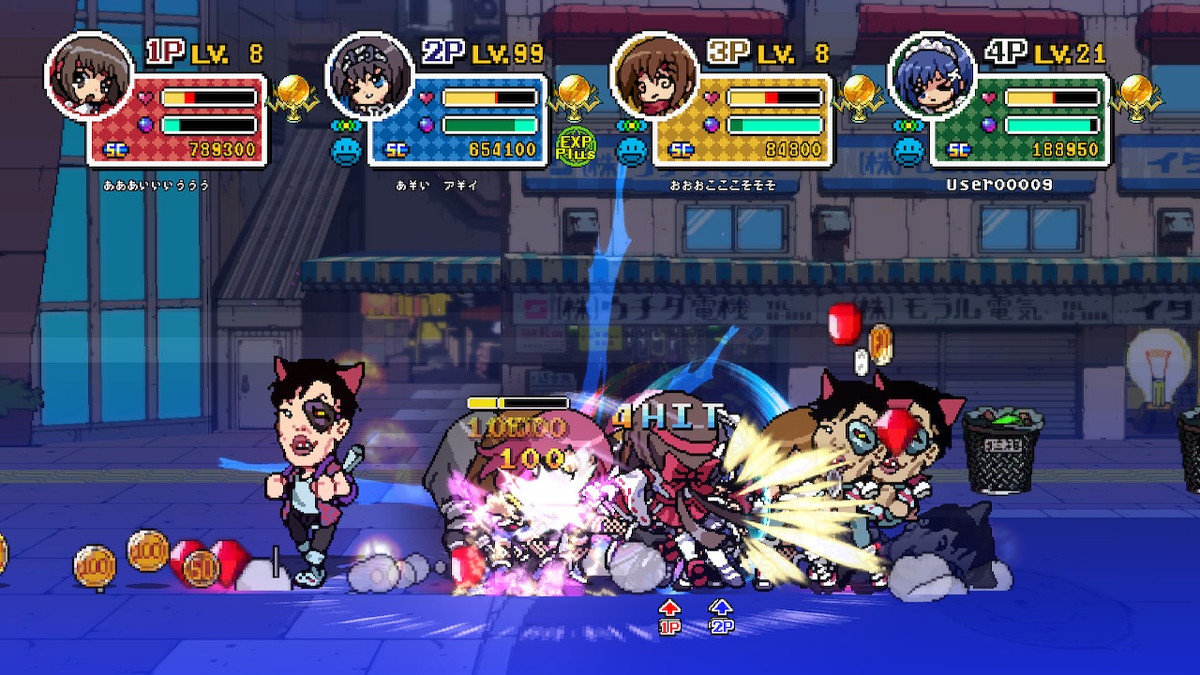
Task: Click the blue smiley icon under 2P's portrait
Action: [x=347, y=150]
